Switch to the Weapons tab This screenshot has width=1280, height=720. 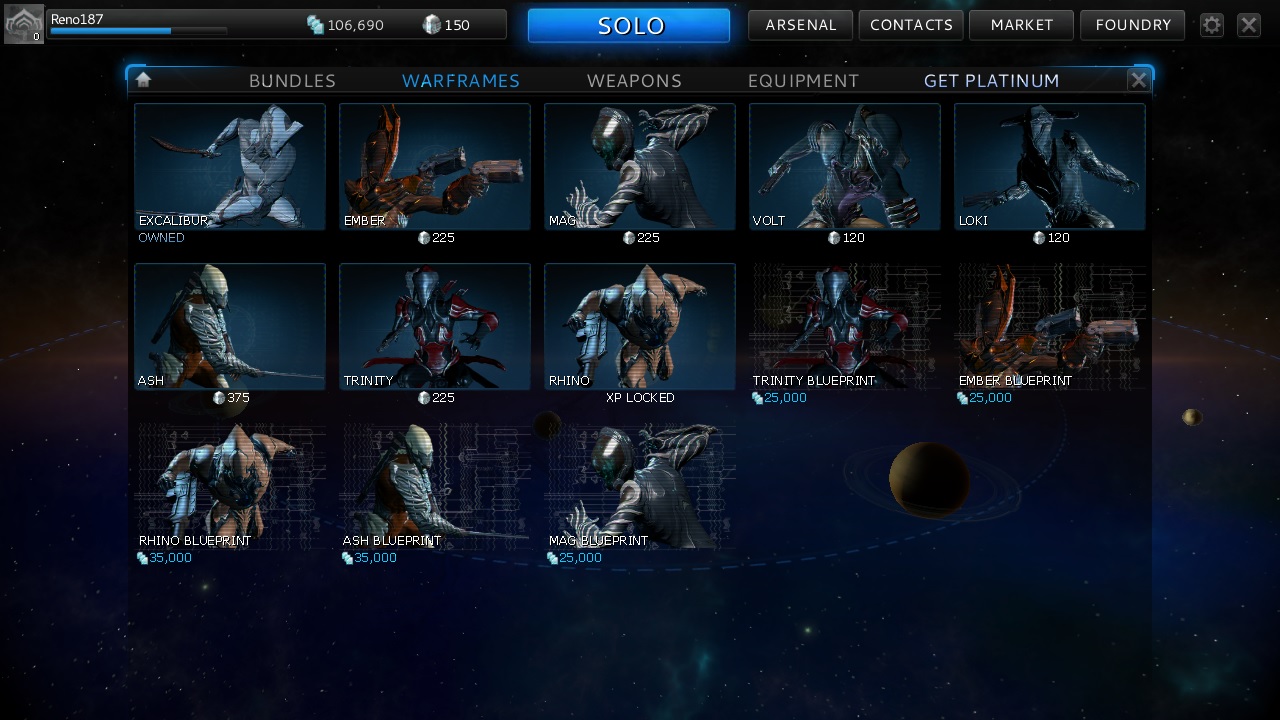tap(634, 81)
